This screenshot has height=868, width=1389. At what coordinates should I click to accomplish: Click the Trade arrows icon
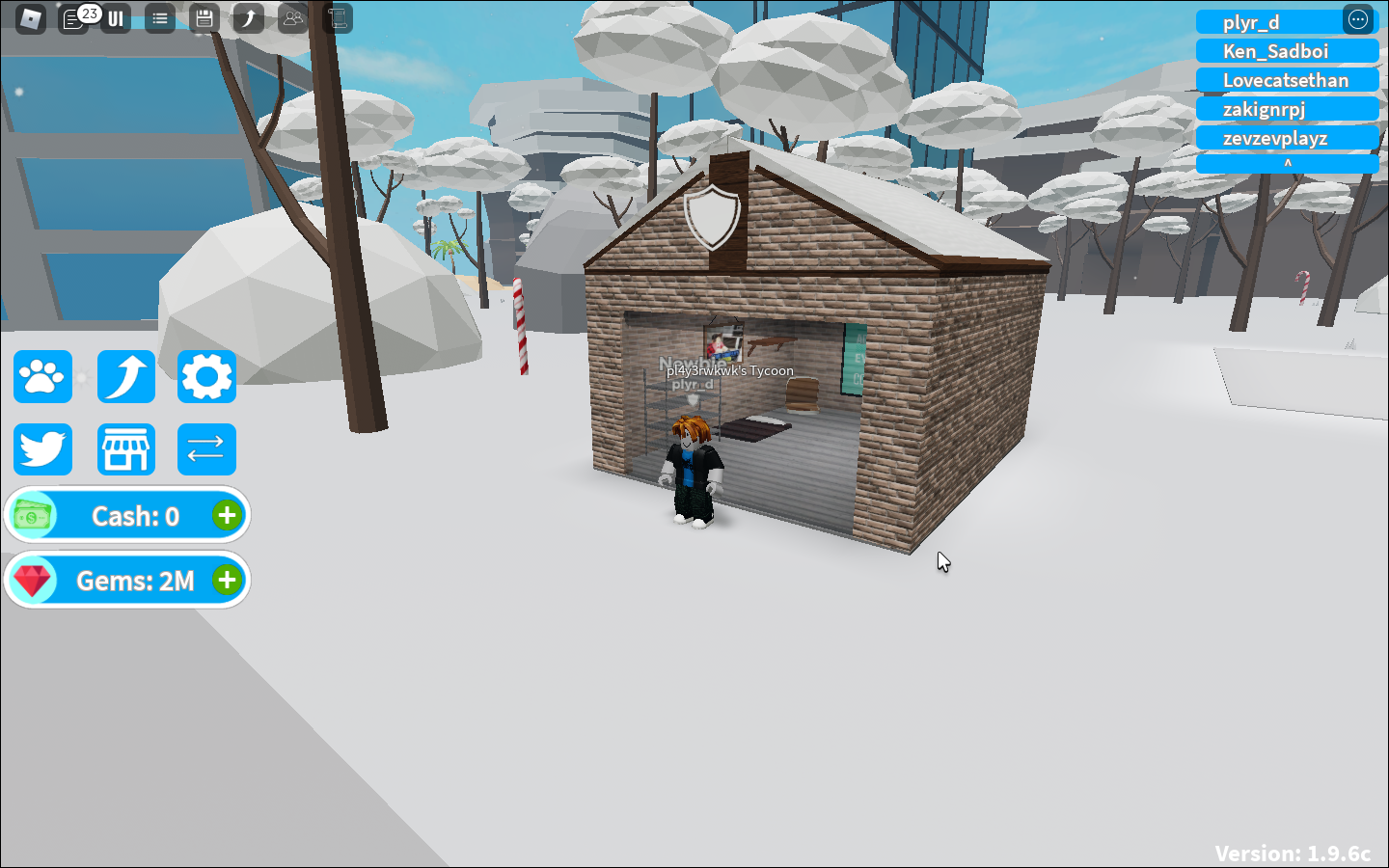click(205, 448)
